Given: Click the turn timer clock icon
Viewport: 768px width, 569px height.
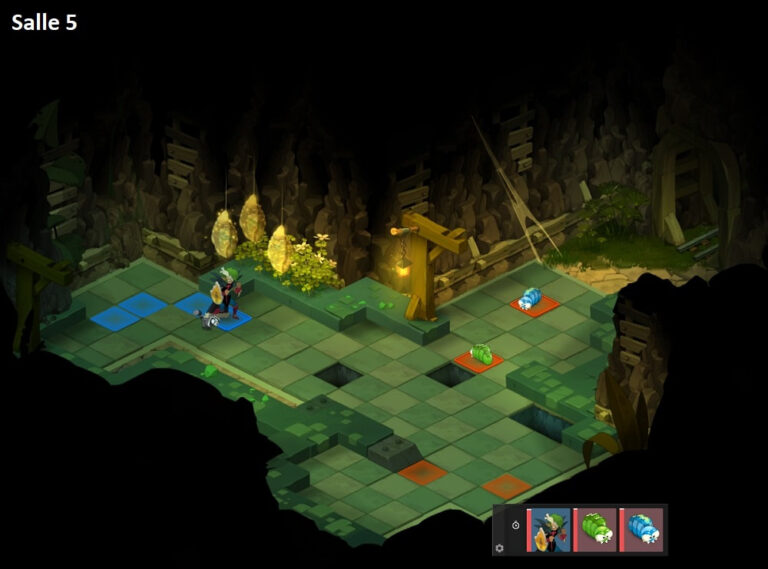Looking at the screenshot, I should [515, 525].
